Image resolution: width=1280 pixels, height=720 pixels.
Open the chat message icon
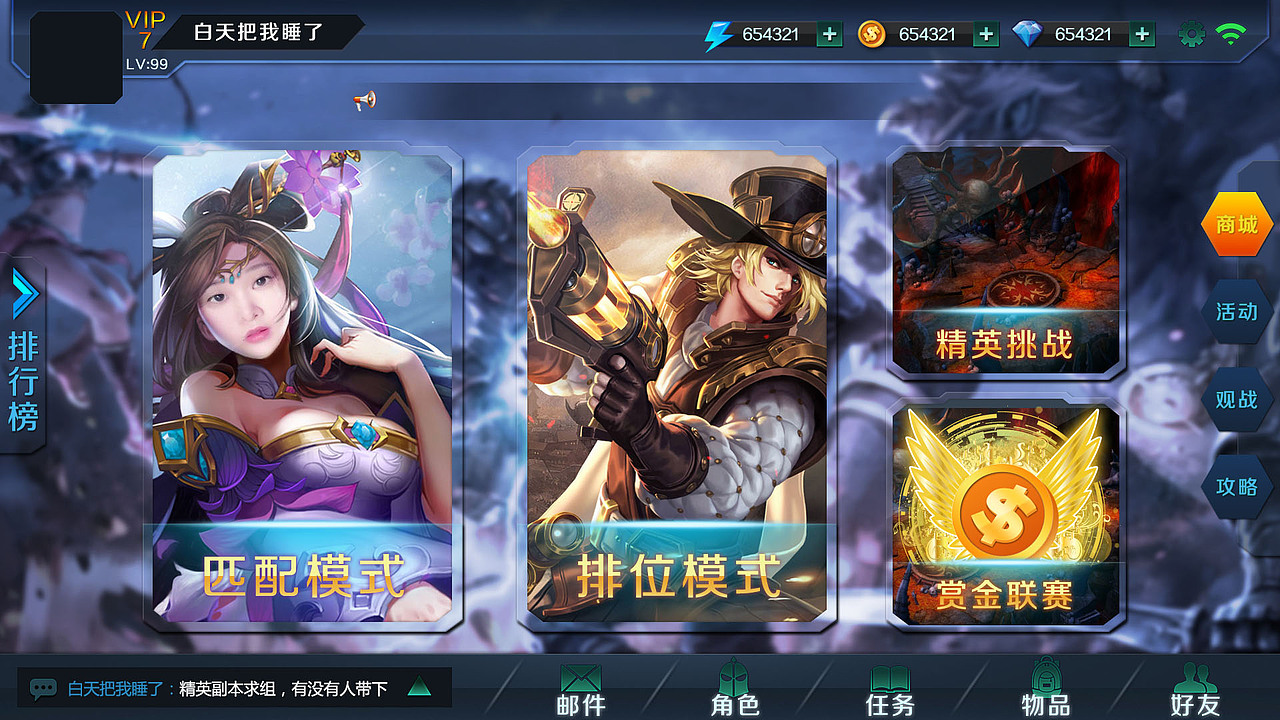[x=42, y=688]
